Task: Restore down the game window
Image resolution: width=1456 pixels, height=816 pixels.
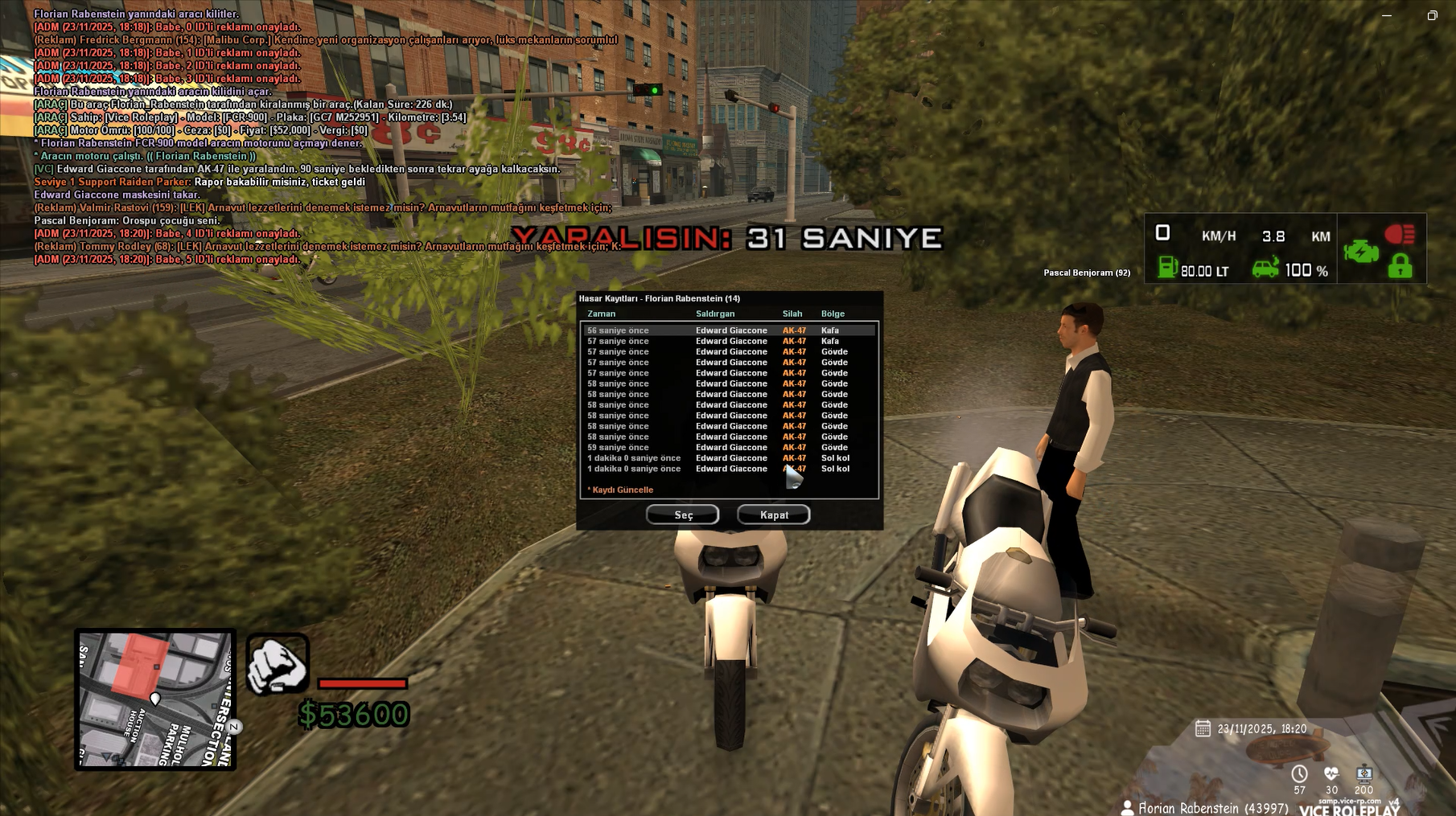Action: (x=1432, y=15)
